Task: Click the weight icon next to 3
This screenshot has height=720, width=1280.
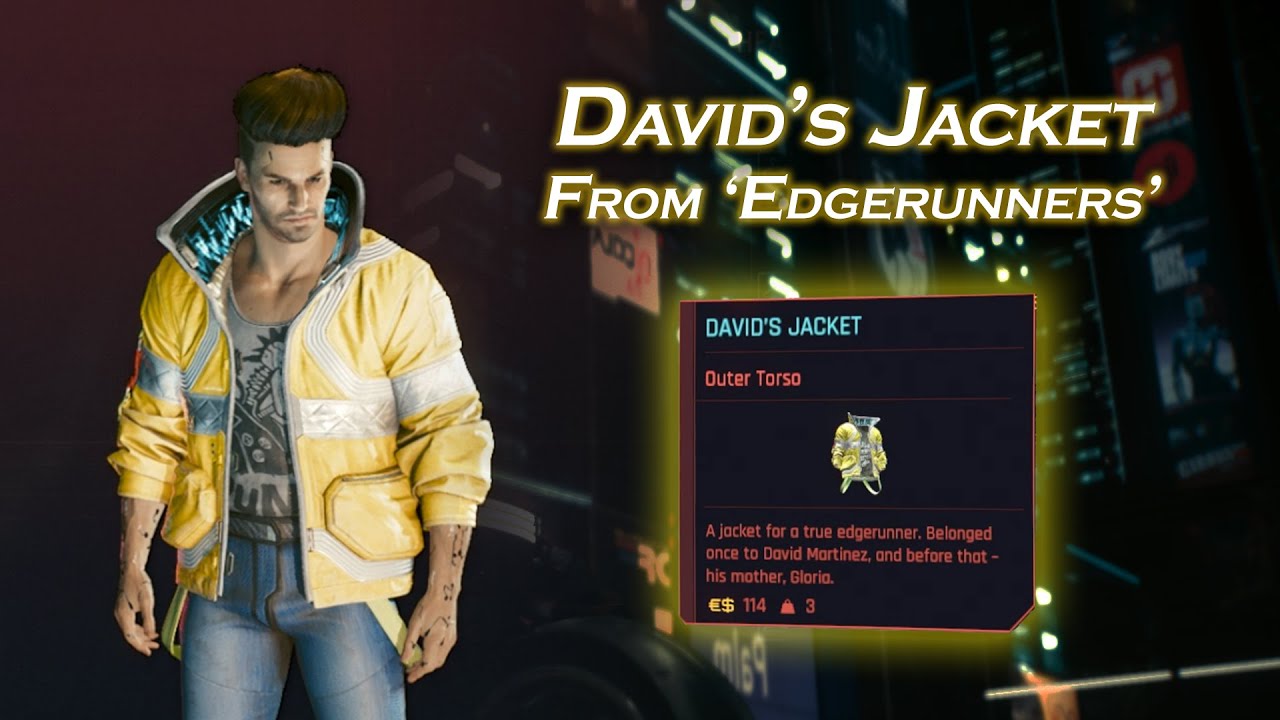Action: point(786,605)
